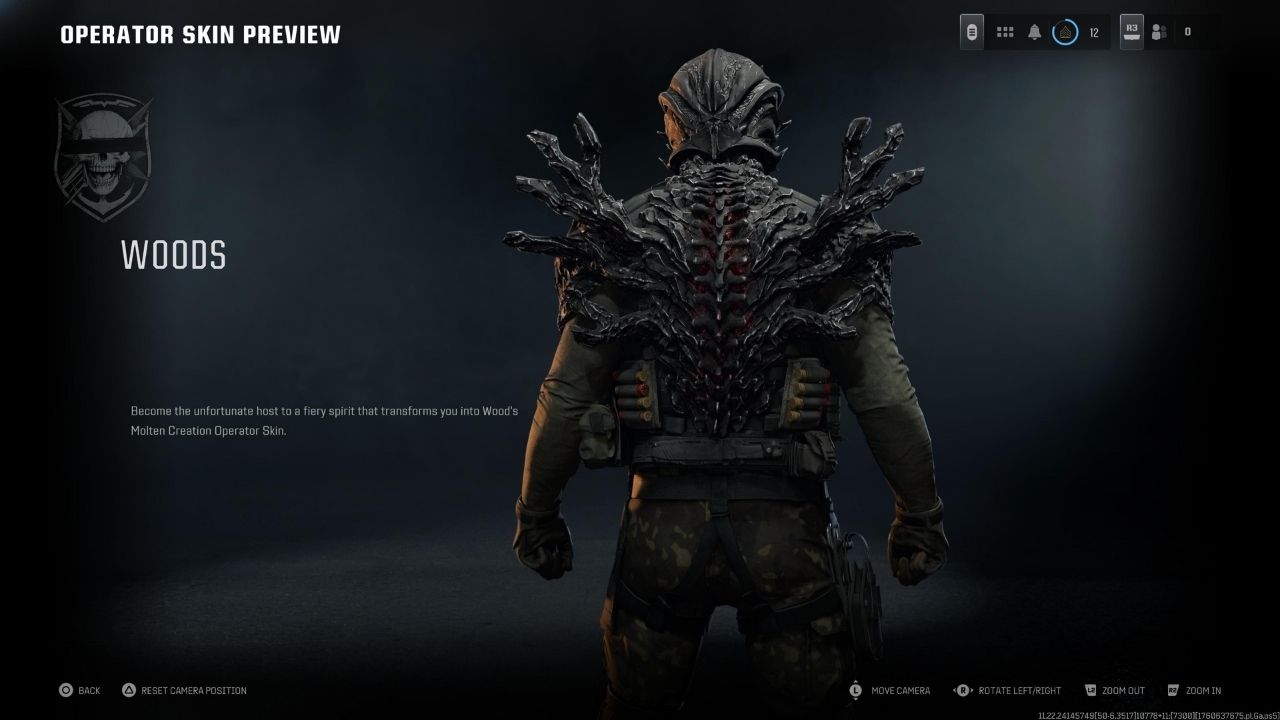Image resolution: width=1280 pixels, height=720 pixels.
Task: Open the grid launcher menu icon
Action: 1005,32
